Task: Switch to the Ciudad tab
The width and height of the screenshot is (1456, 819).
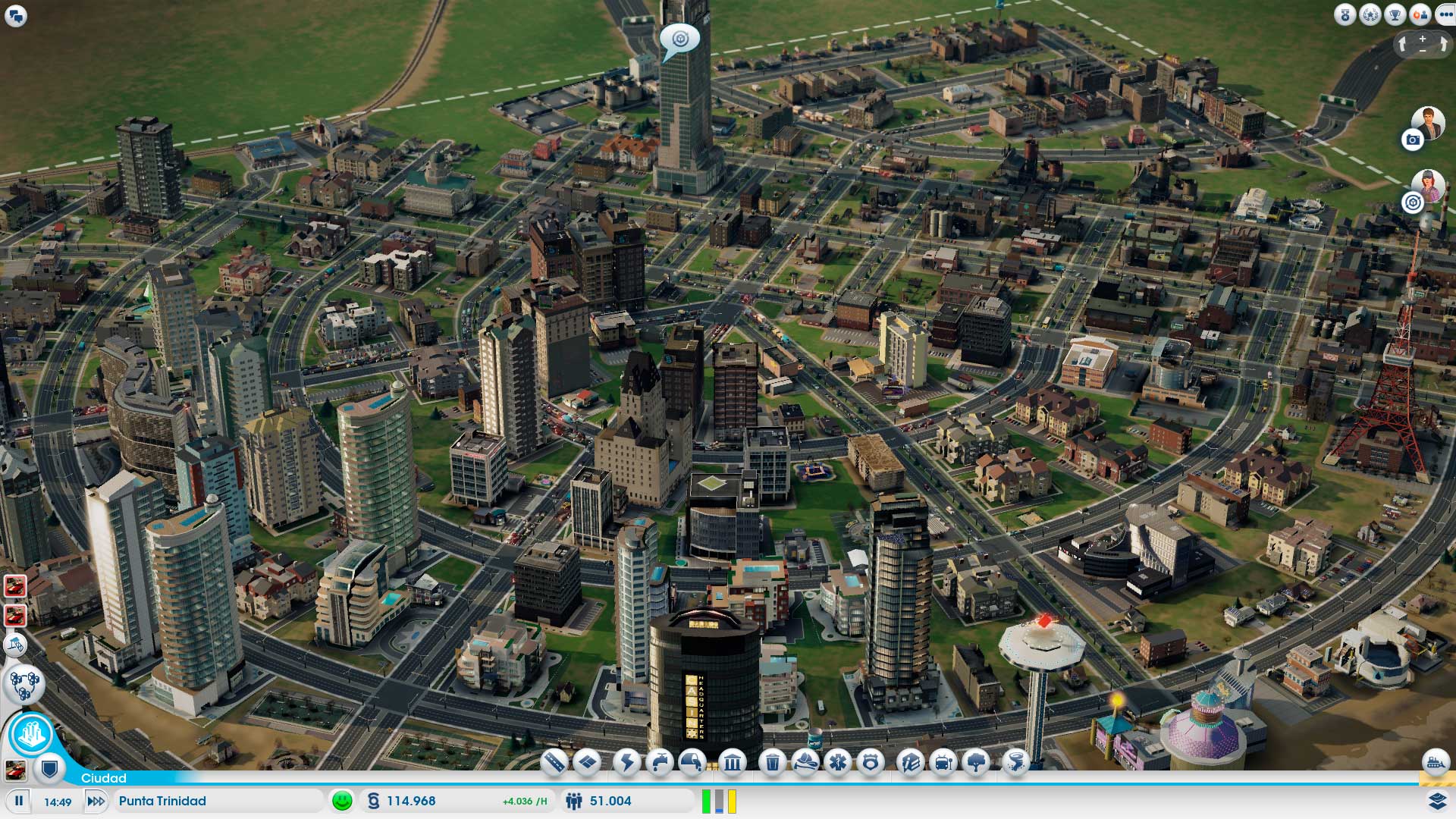Action: [x=104, y=778]
